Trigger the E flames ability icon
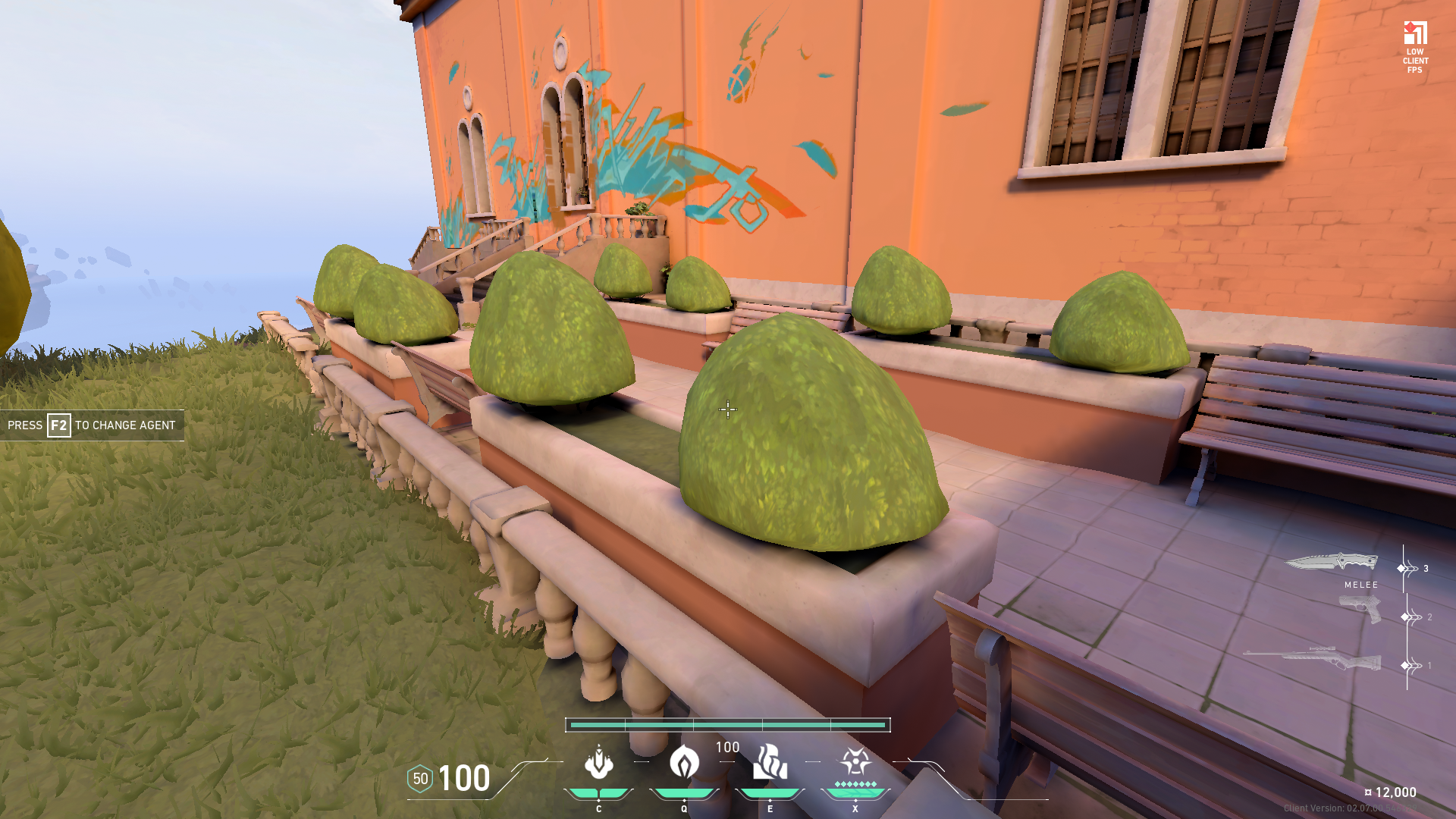This screenshot has width=1456, height=819. click(x=770, y=763)
